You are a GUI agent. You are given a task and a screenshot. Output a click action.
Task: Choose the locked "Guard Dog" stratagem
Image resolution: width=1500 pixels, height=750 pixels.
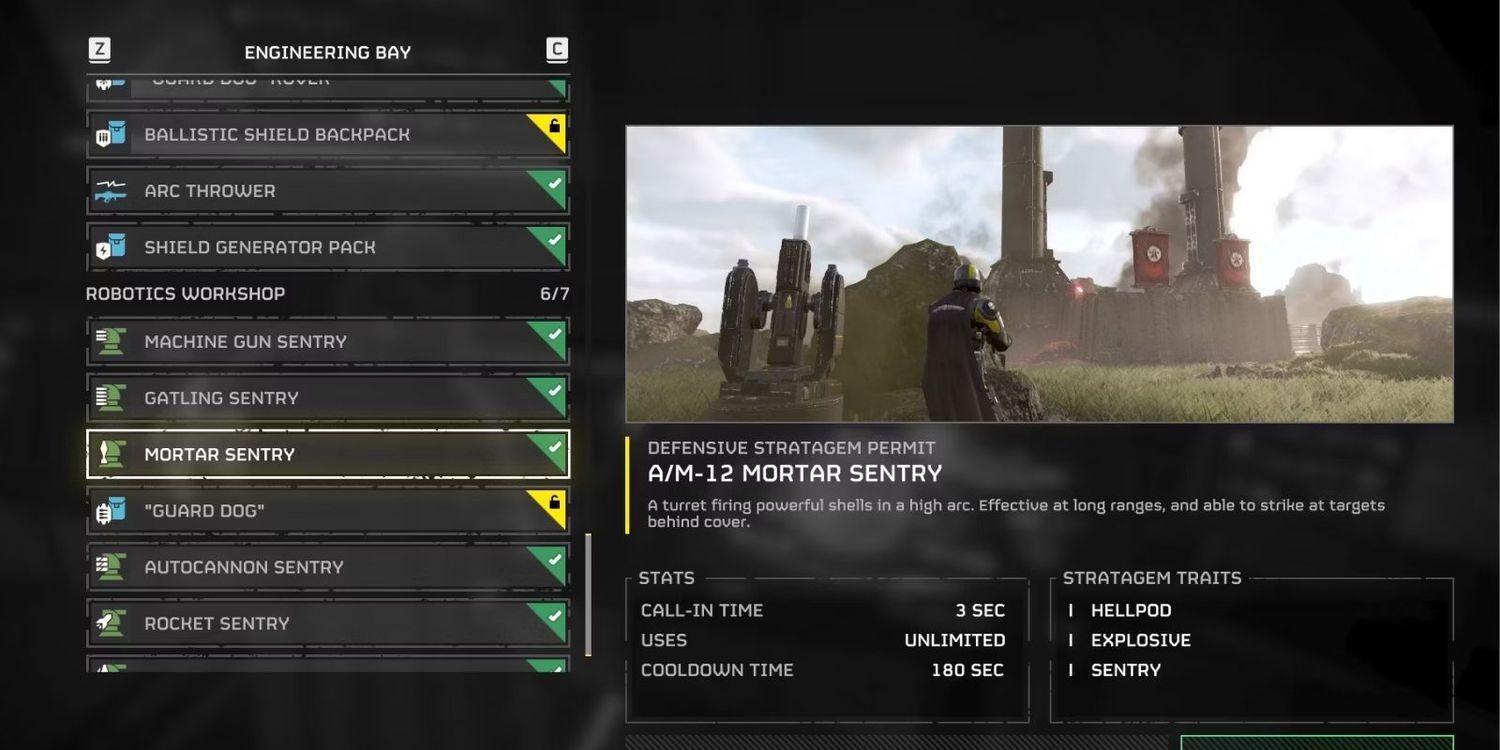click(328, 511)
